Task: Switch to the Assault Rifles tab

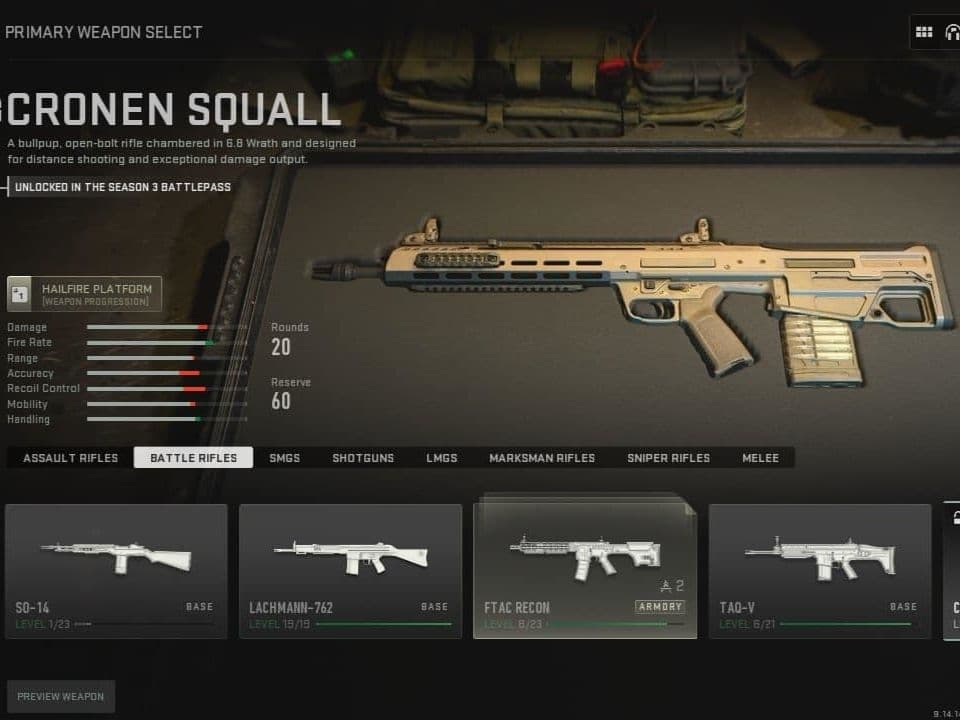Action: [x=70, y=458]
